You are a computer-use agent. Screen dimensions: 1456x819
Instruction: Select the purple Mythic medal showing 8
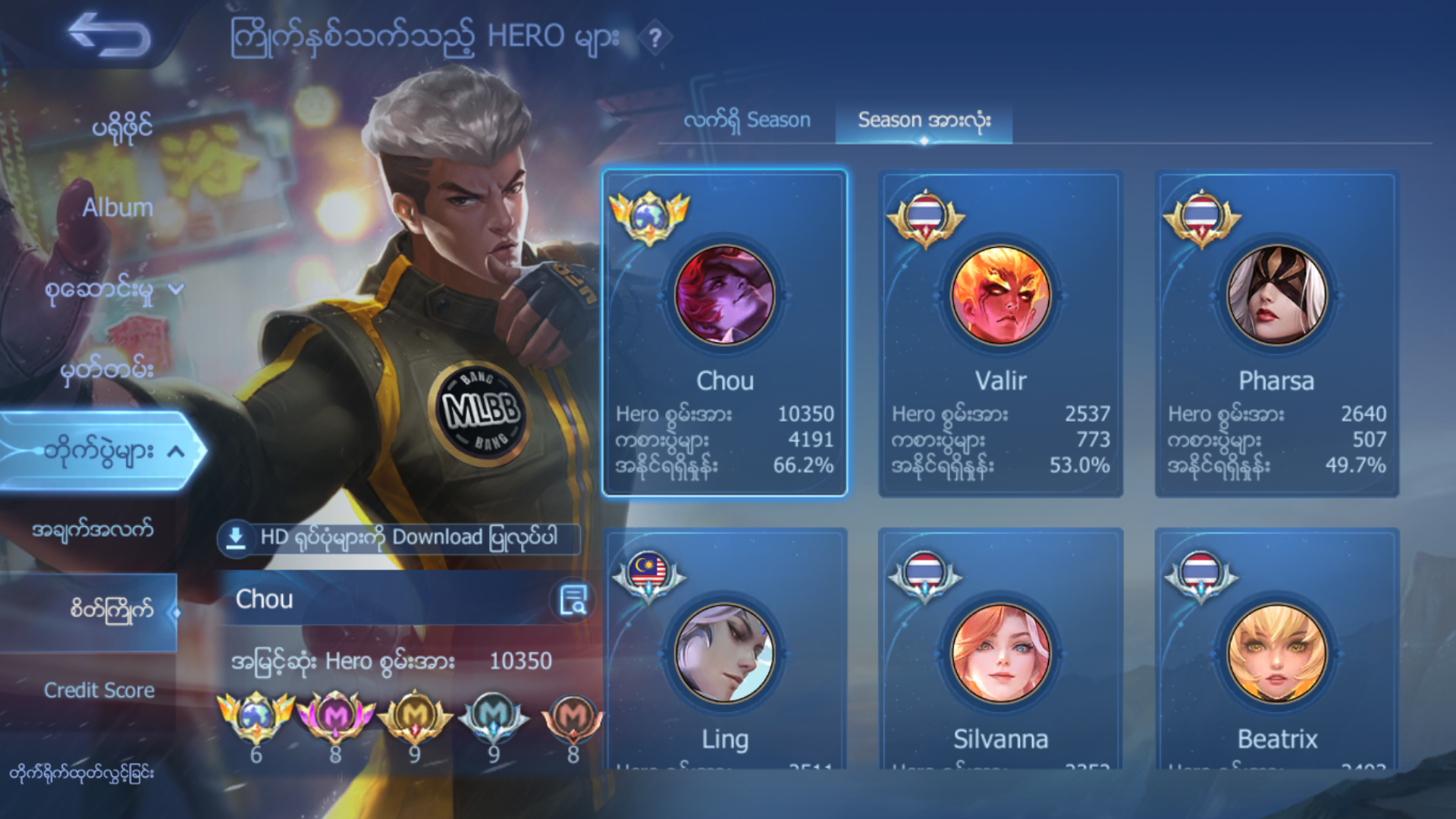click(x=336, y=717)
